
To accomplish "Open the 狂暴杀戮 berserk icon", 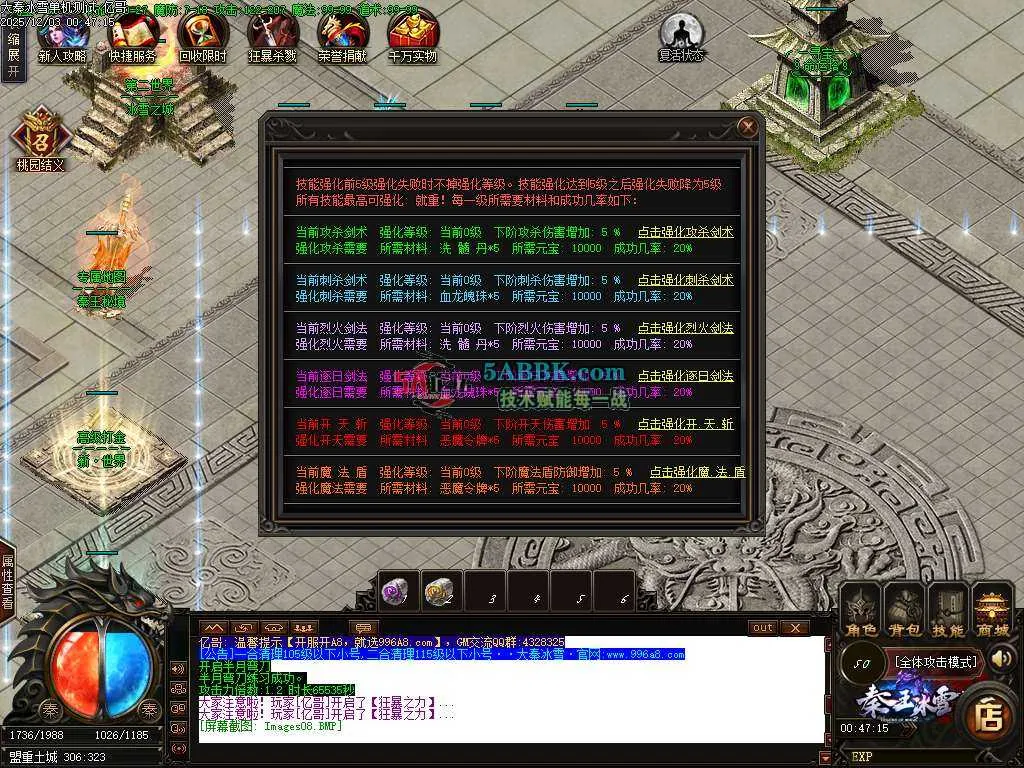I will tap(271, 35).
